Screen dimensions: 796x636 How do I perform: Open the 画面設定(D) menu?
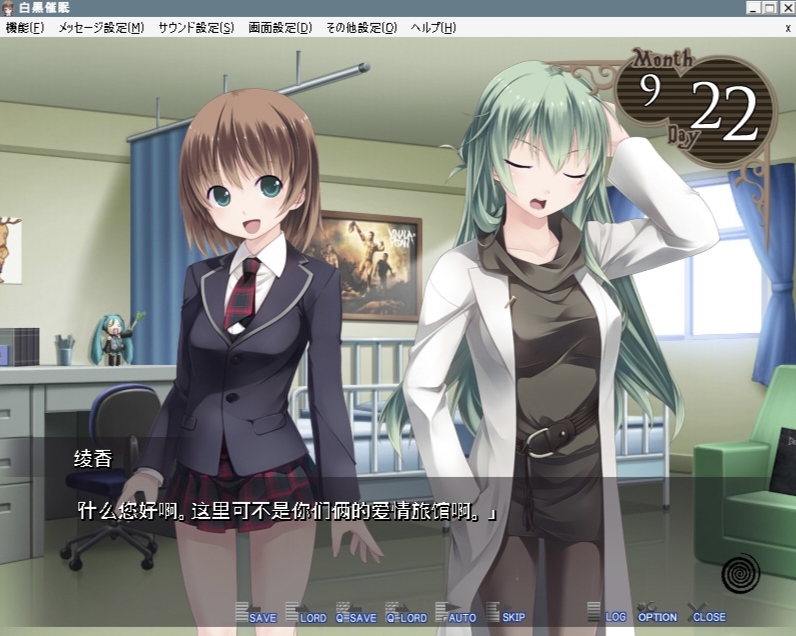click(280, 28)
